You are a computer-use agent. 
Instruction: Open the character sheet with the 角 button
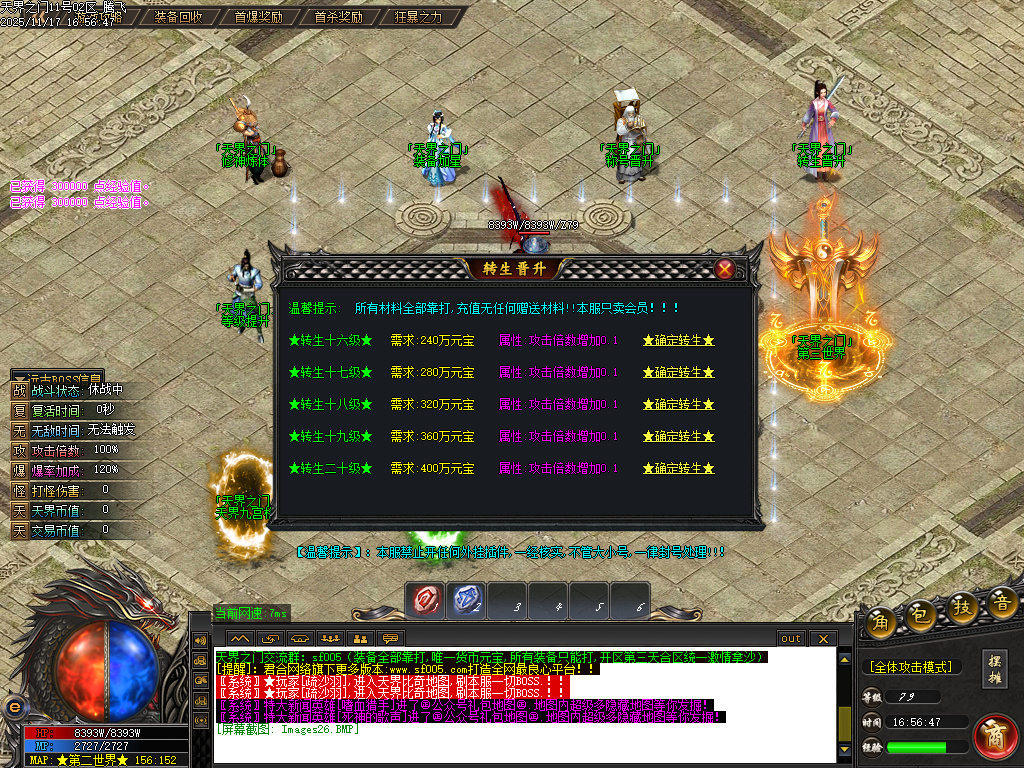pyautogui.click(x=881, y=622)
